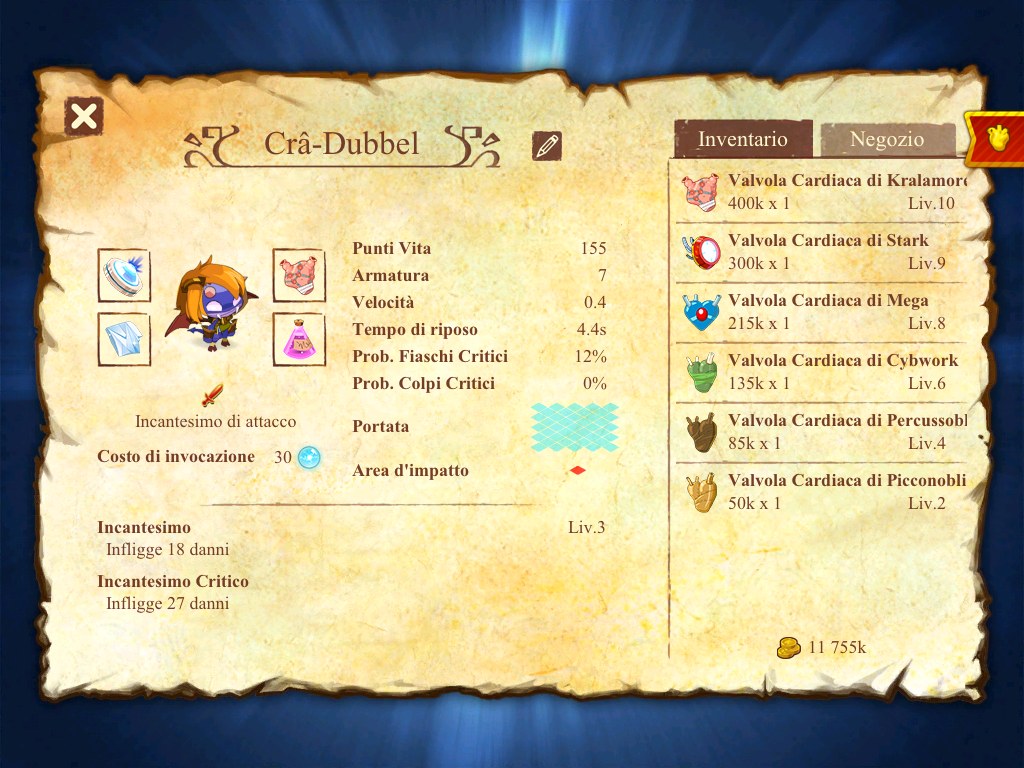This screenshot has height=768, width=1024.
Task: Open the equipped pink heart valve slot
Action: pos(299,275)
